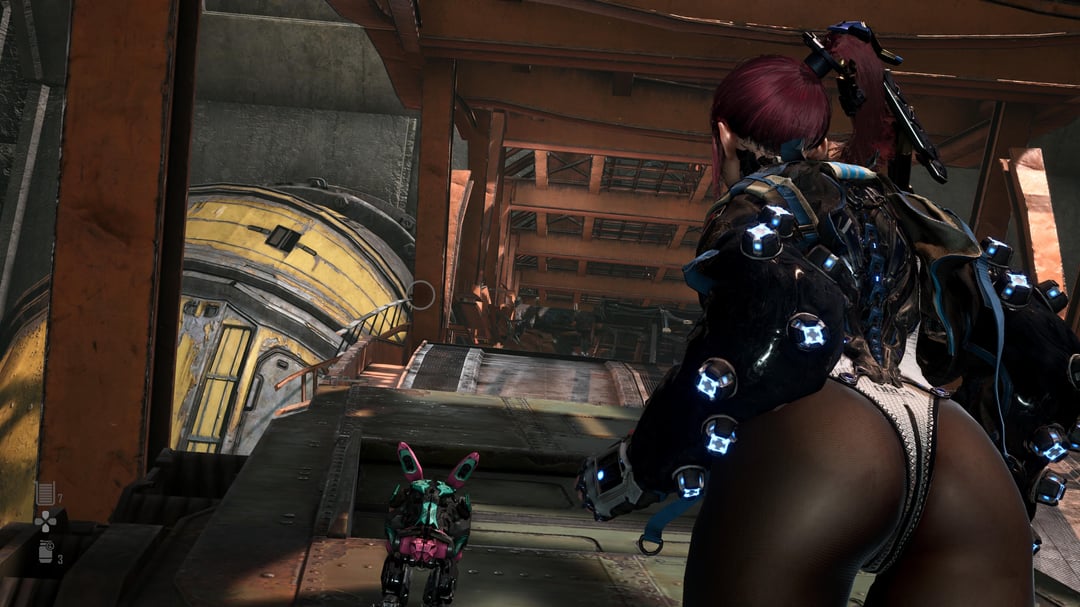
Task: Select the striped beaker item with 7 charges
Action: pos(44,492)
